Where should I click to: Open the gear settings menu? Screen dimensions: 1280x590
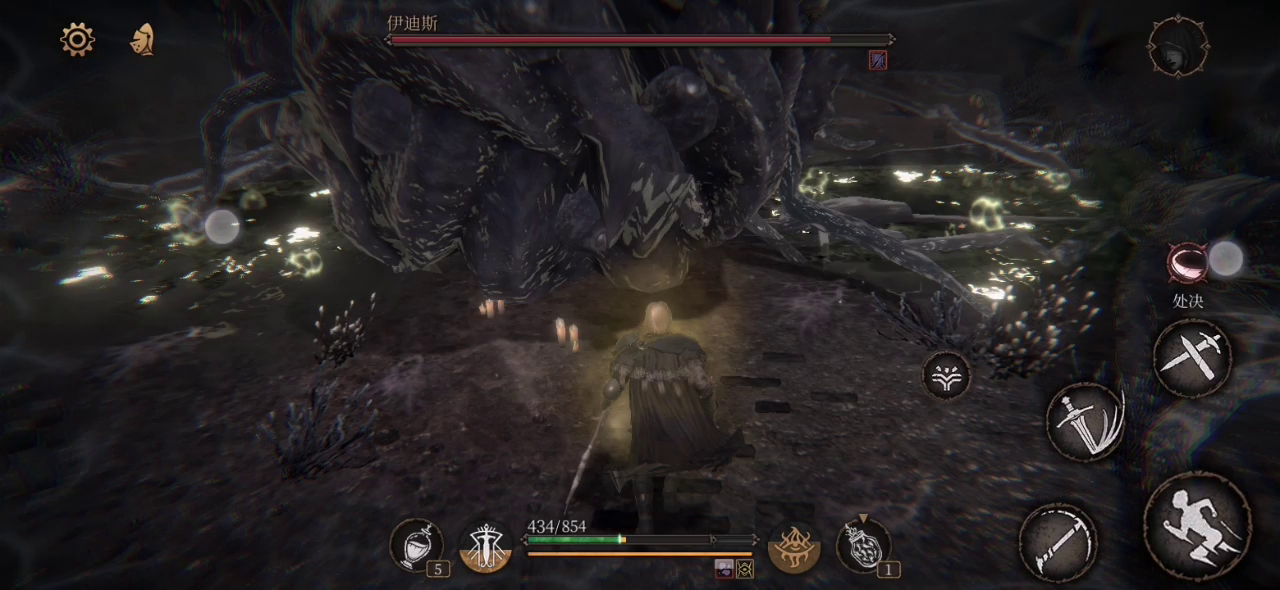[x=77, y=39]
